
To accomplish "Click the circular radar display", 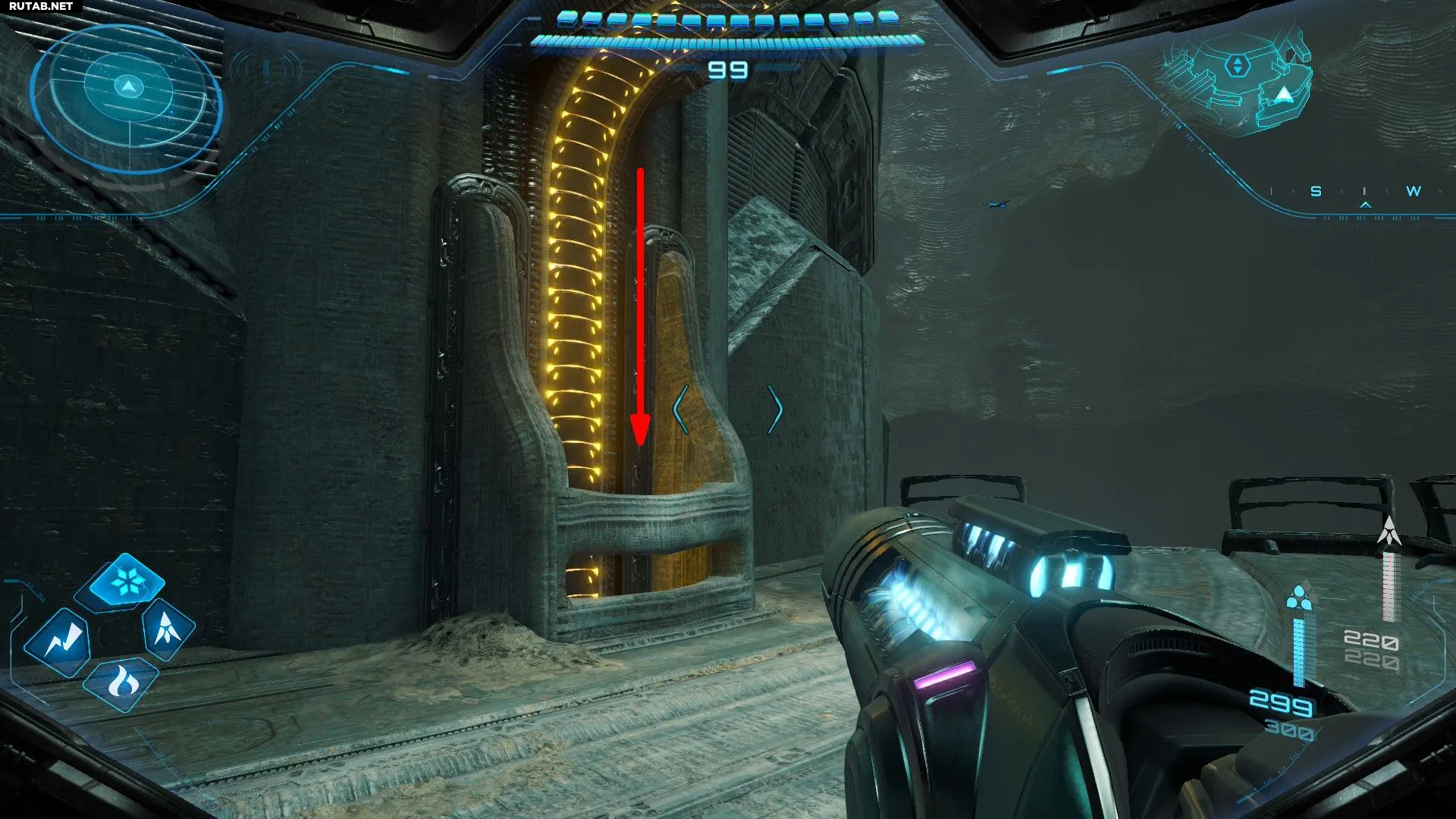I will (x=126, y=97).
